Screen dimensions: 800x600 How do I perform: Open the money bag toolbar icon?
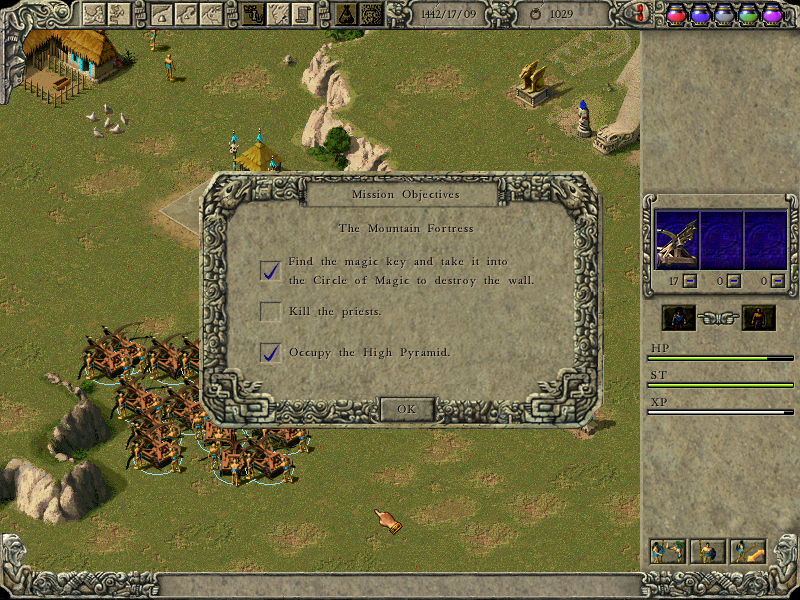pyautogui.click(x=345, y=14)
